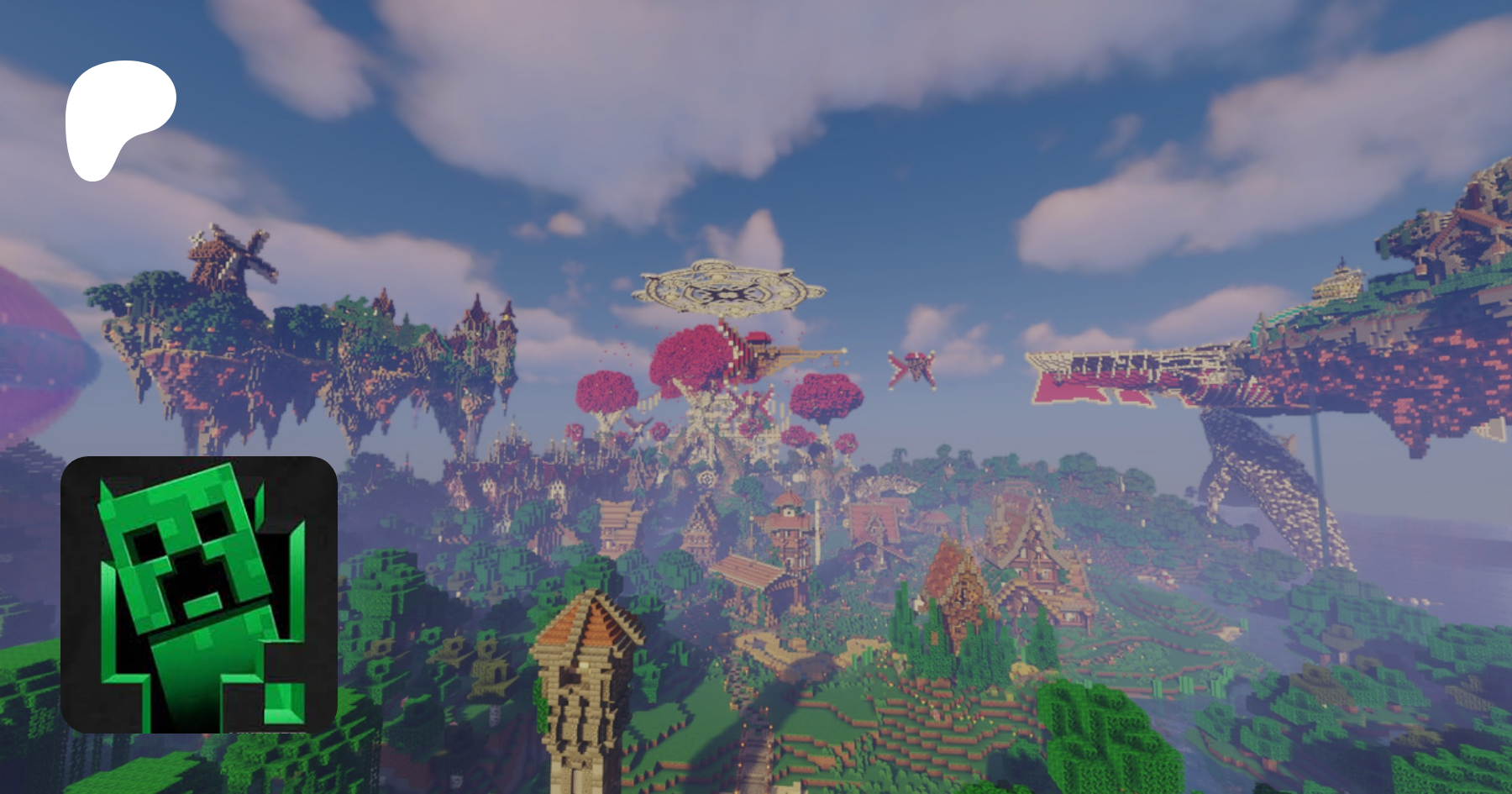Click the white Patreon logo

(118, 118)
